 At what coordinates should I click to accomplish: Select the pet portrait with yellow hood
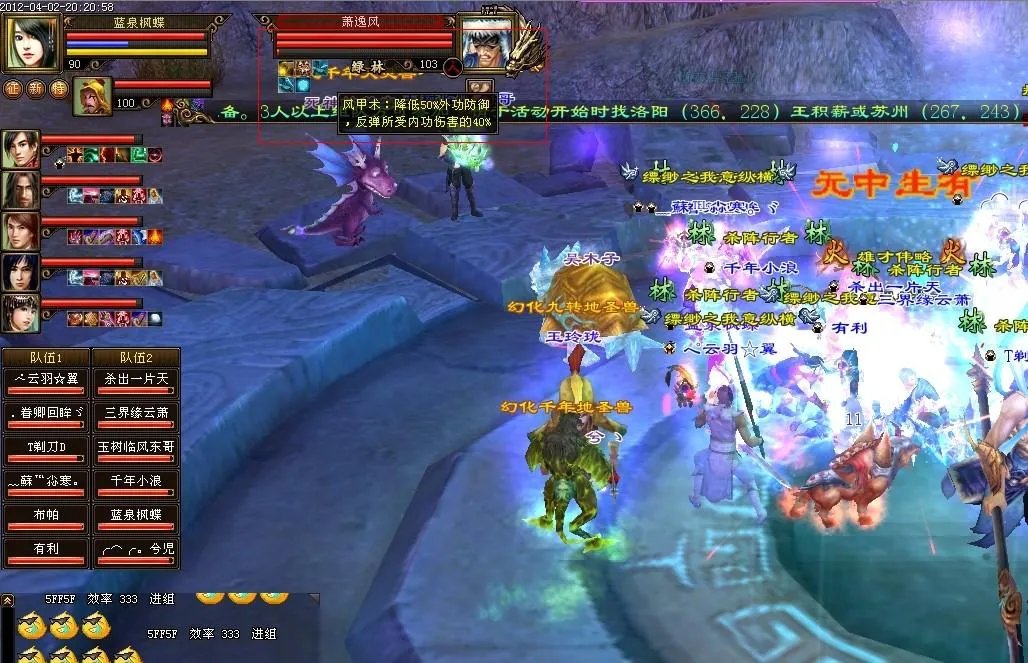92,96
